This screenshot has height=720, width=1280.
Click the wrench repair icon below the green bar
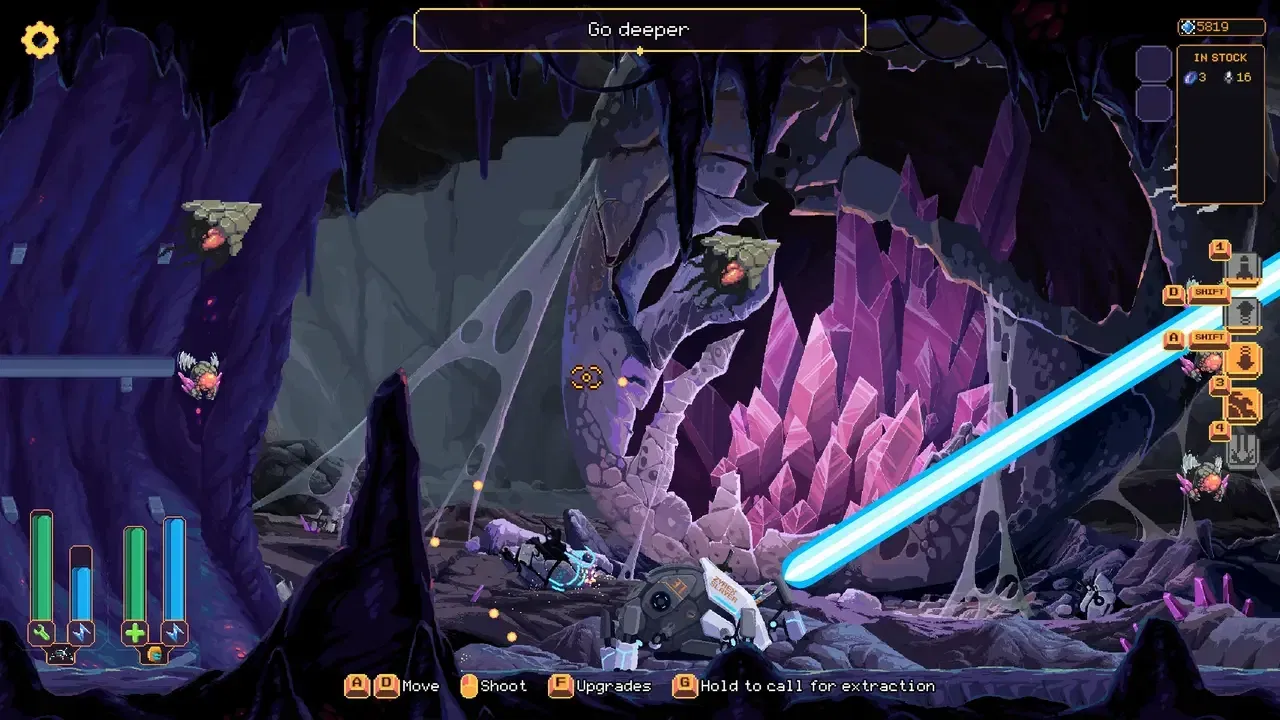pos(41,631)
